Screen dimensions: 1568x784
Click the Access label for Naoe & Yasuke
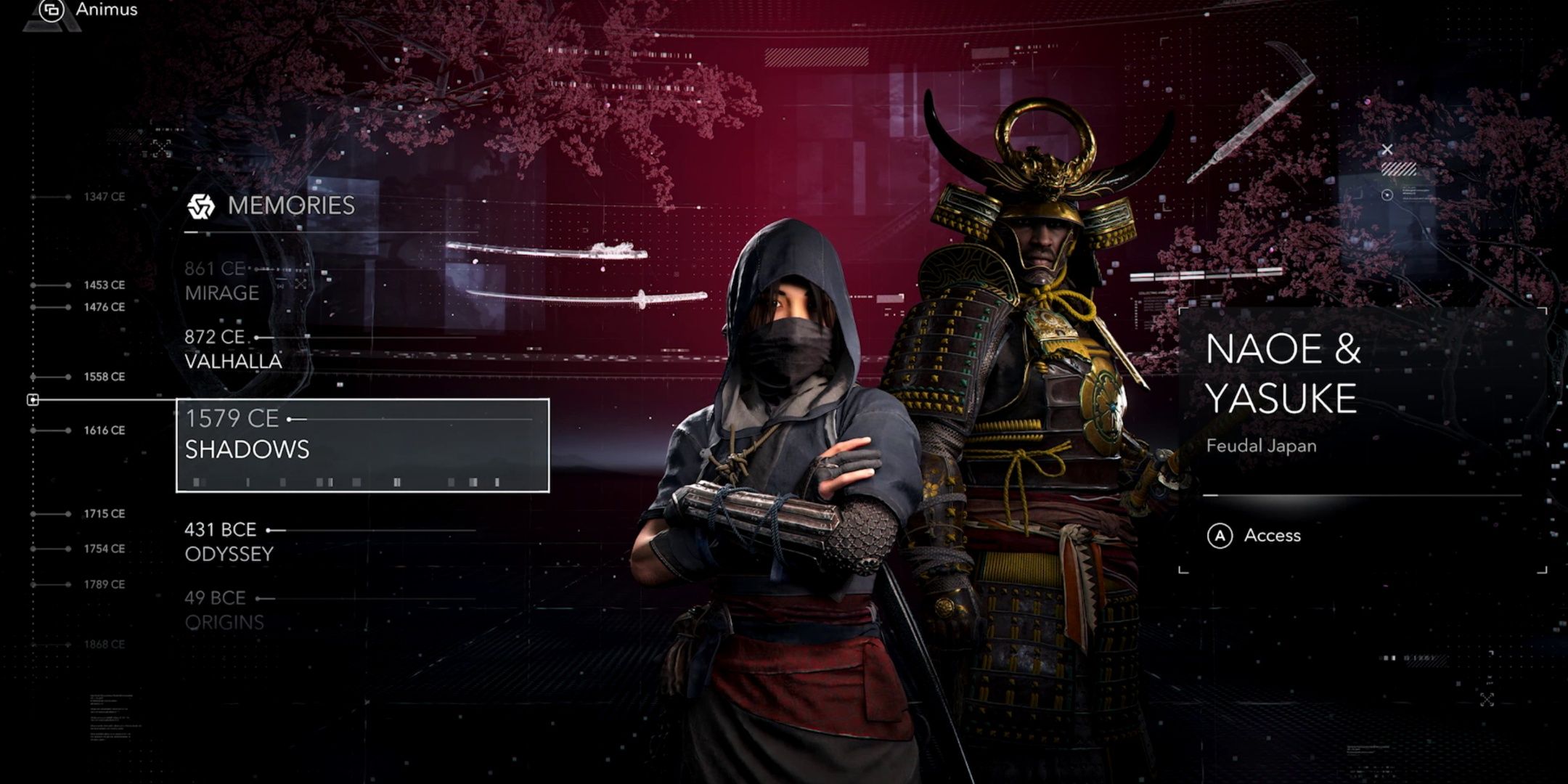point(1272,536)
